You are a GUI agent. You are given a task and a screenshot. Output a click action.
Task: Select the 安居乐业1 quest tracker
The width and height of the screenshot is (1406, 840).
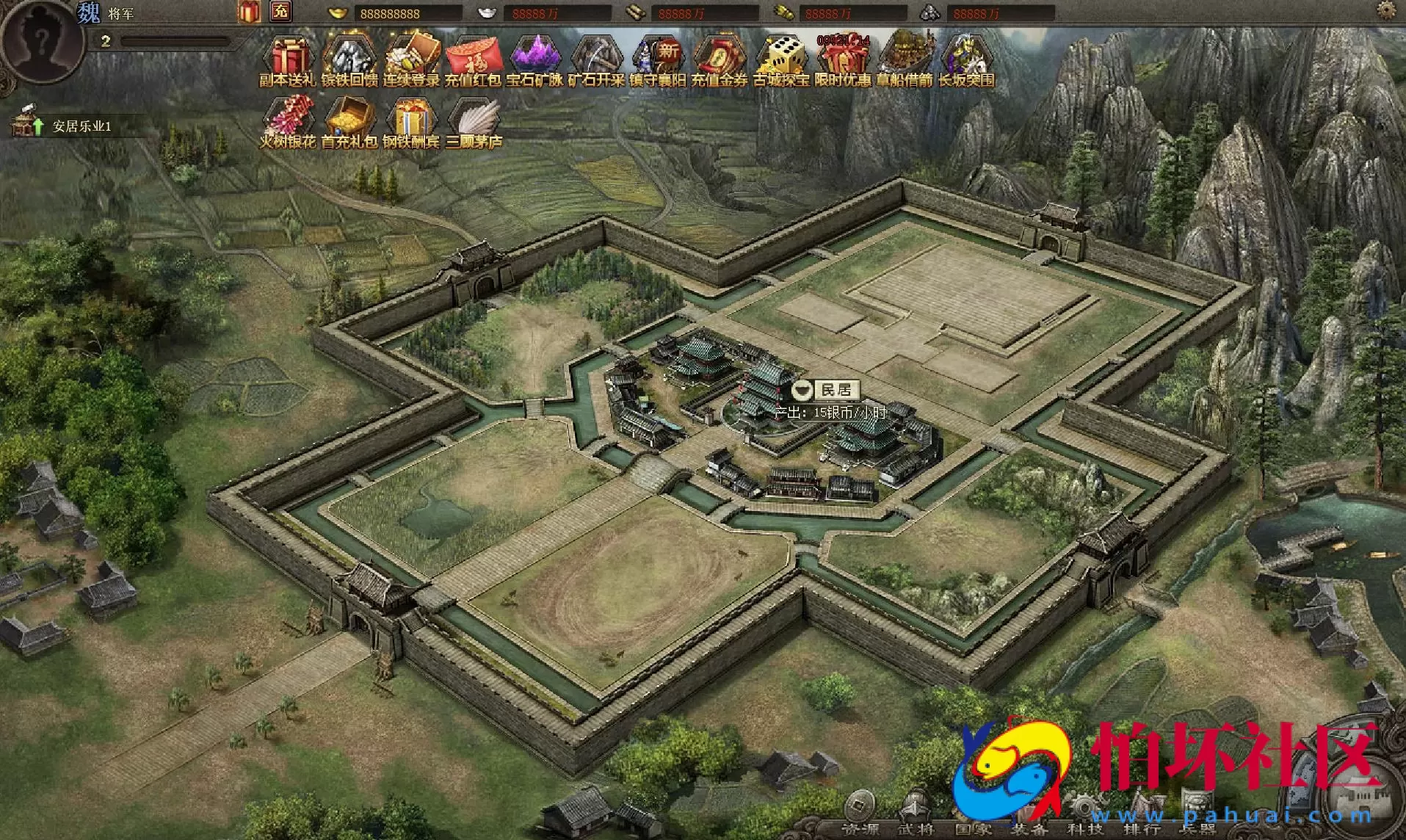pos(81,126)
